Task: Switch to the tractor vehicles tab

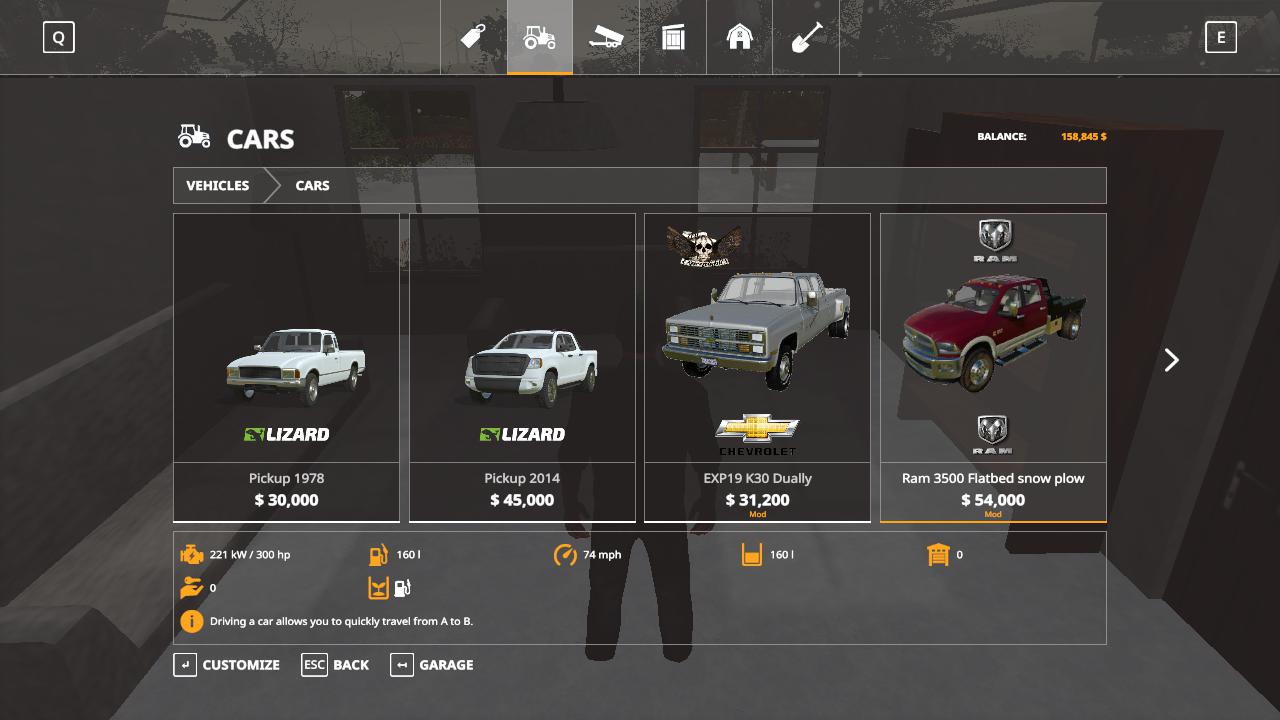Action: click(x=540, y=38)
